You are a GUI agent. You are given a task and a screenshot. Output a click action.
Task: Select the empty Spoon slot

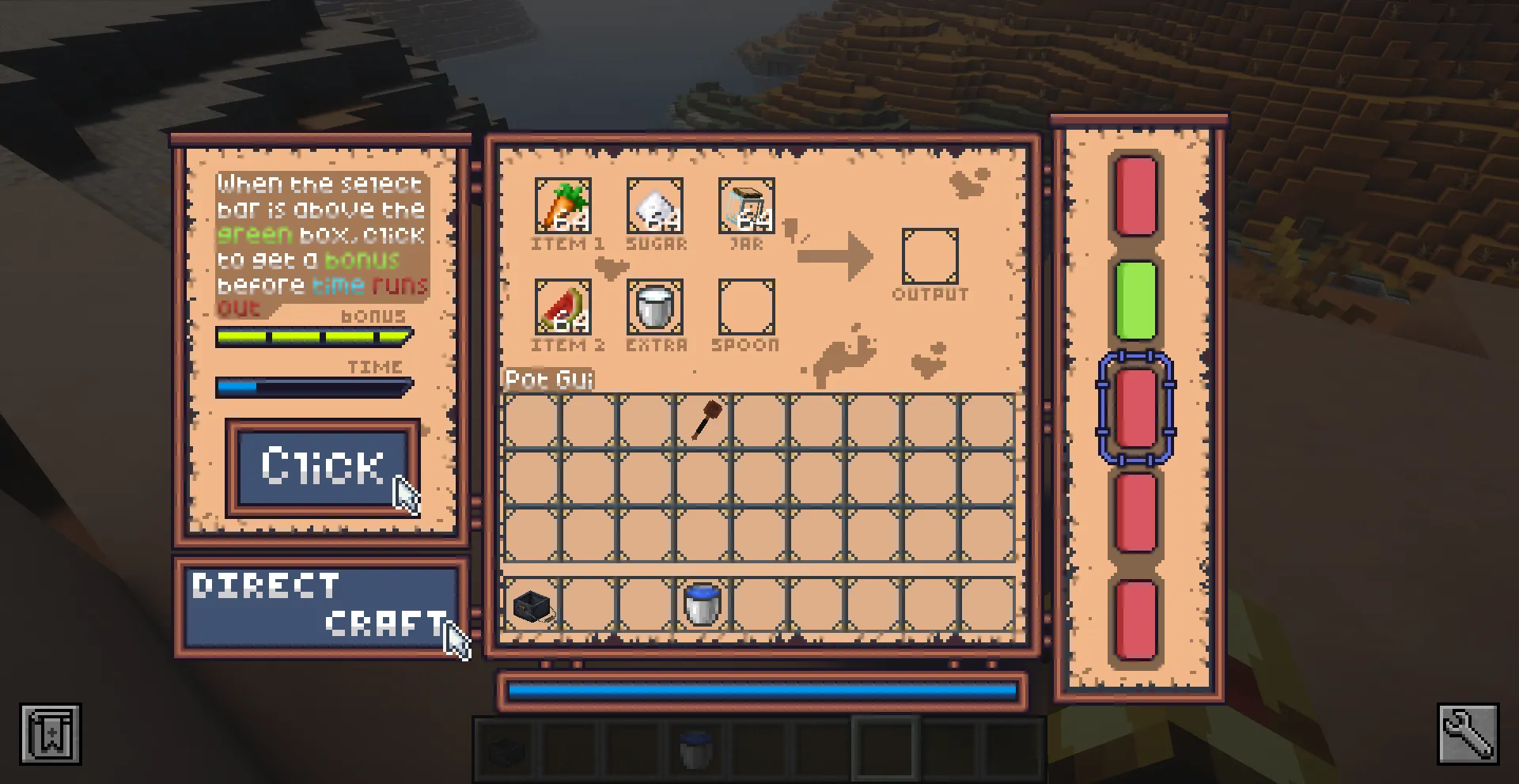pos(744,309)
